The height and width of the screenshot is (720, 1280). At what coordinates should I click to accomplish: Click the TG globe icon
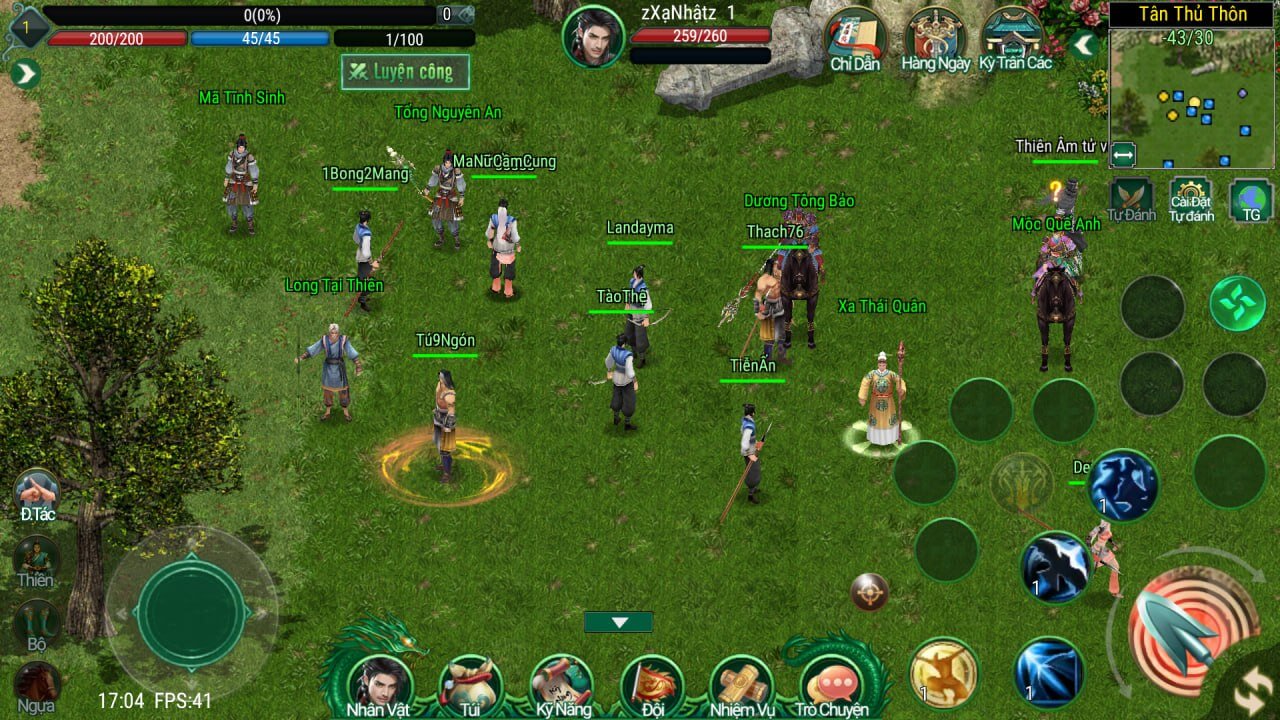(1251, 199)
